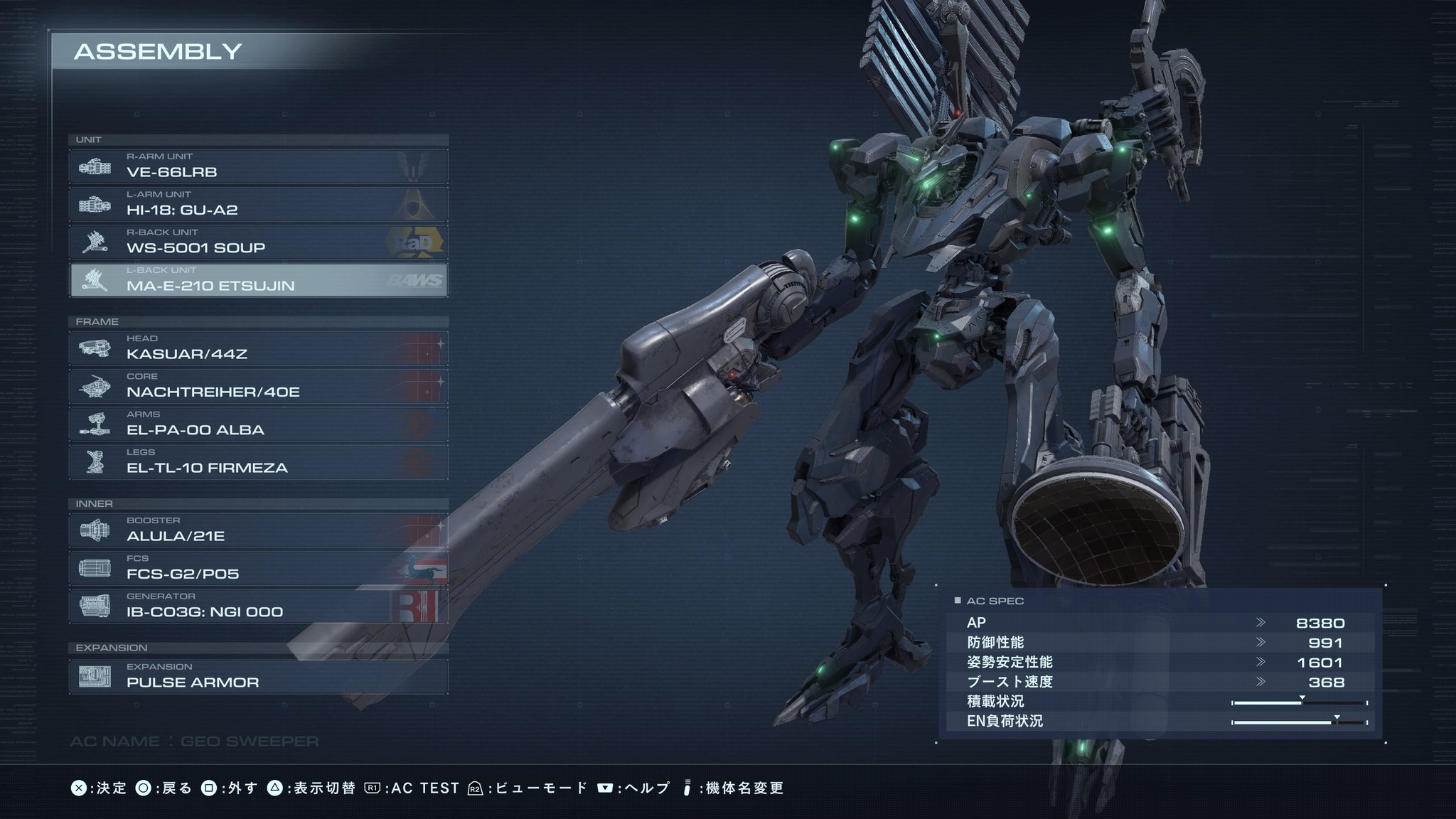
Task: Open the BOOSTER slot ALULA/21E
Action: (259, 530)
